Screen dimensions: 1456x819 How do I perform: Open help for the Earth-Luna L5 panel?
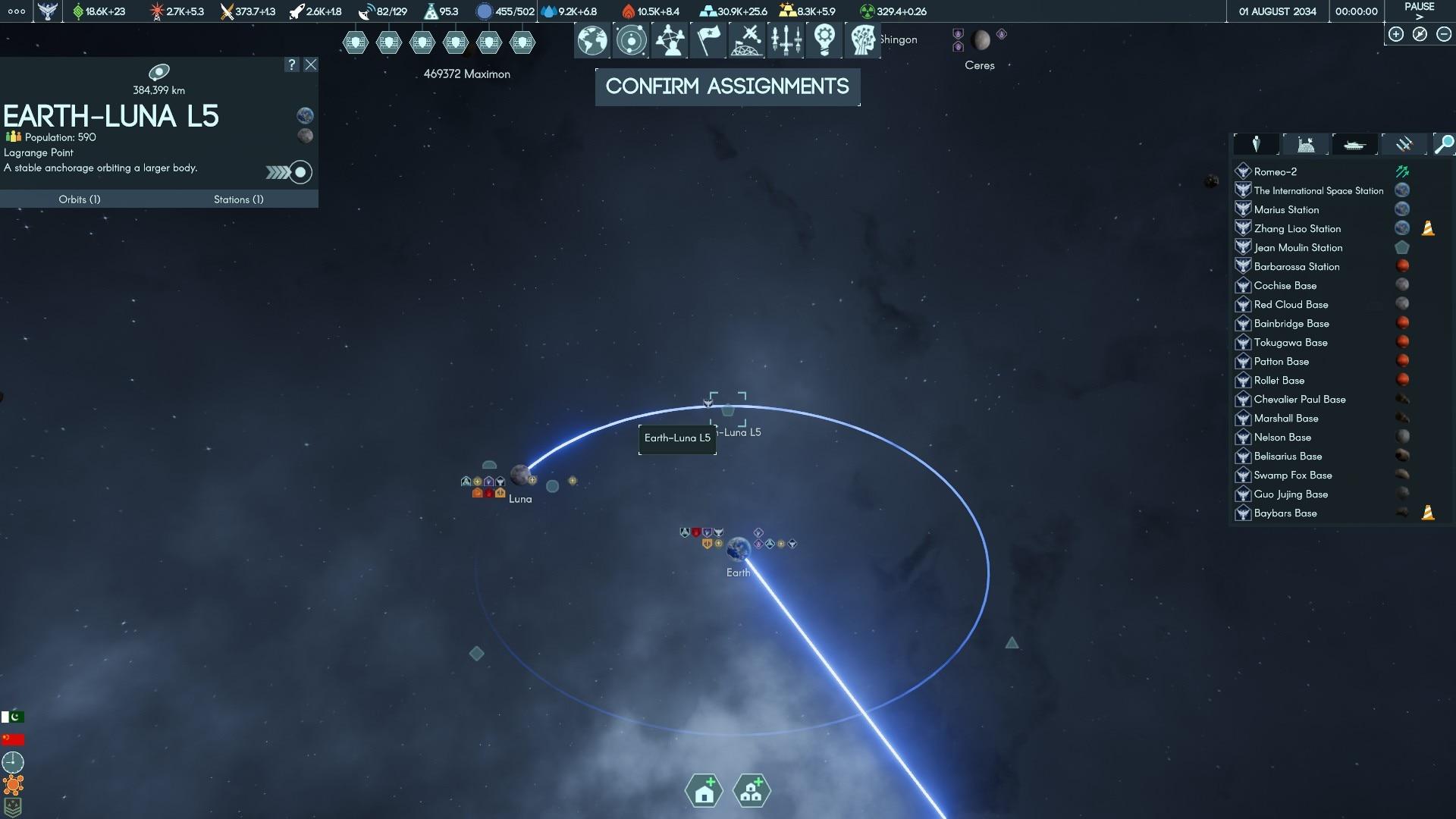point(292,64)
